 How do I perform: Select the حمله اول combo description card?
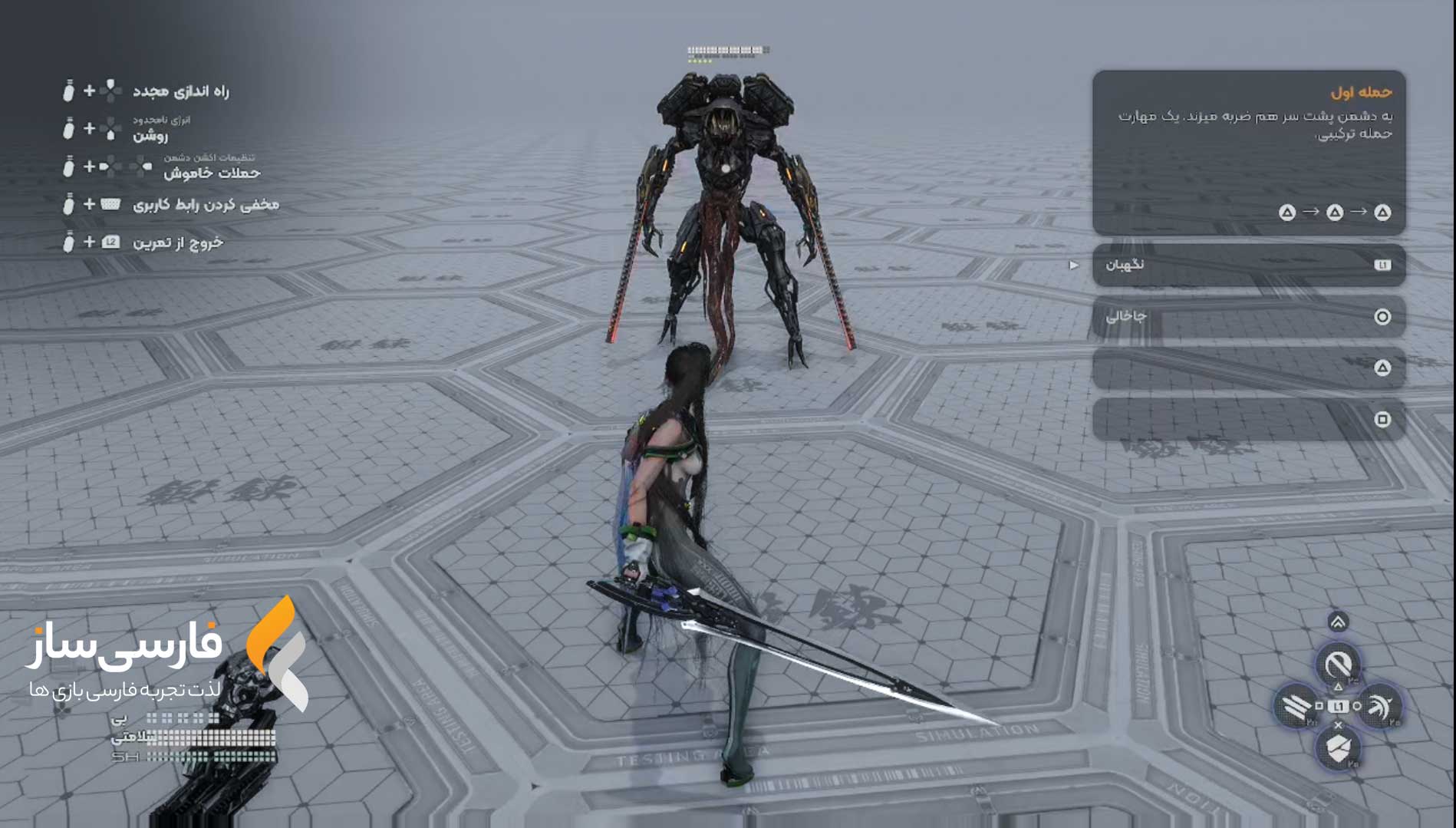coord(1248,152)
